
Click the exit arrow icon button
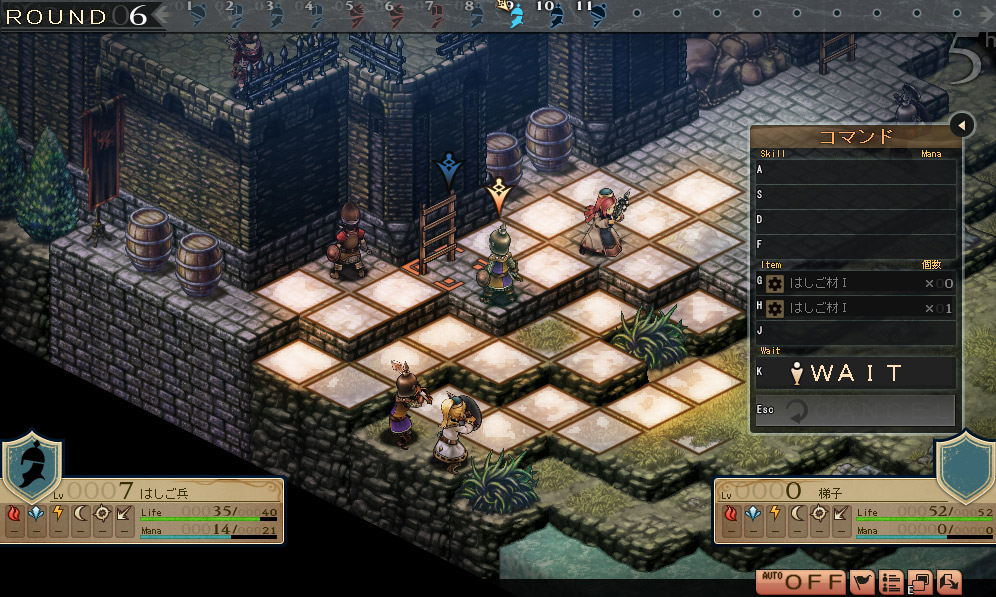coord(948,582)
